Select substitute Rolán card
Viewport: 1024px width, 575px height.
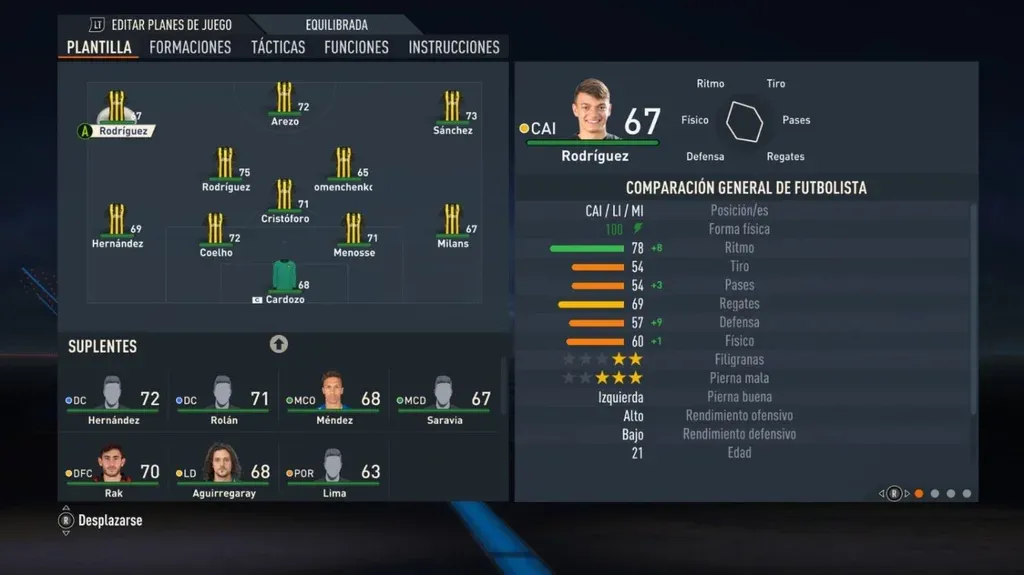[x=223, y=400]
